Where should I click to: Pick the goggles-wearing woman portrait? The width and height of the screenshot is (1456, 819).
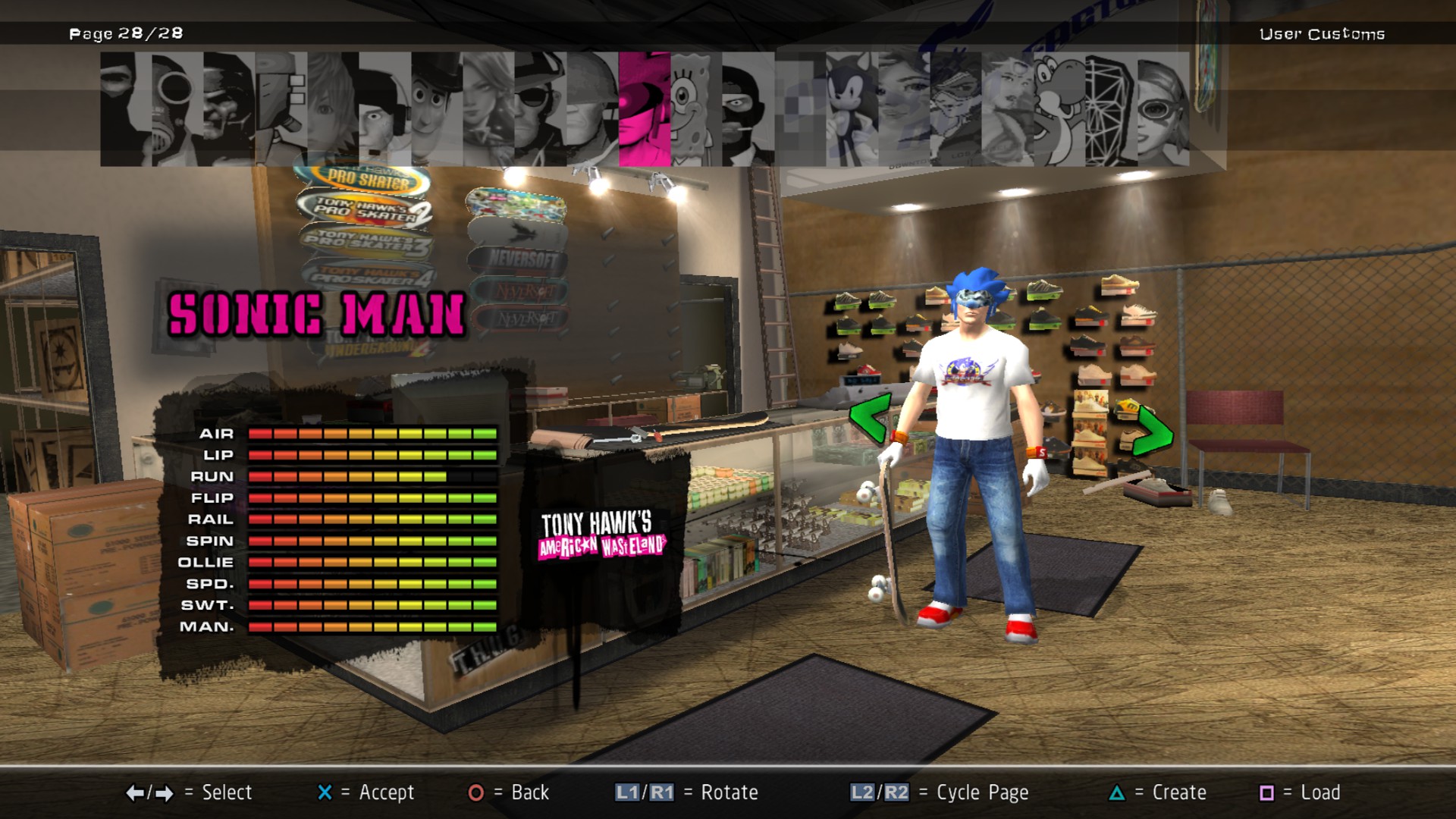tap(1163, 109)
